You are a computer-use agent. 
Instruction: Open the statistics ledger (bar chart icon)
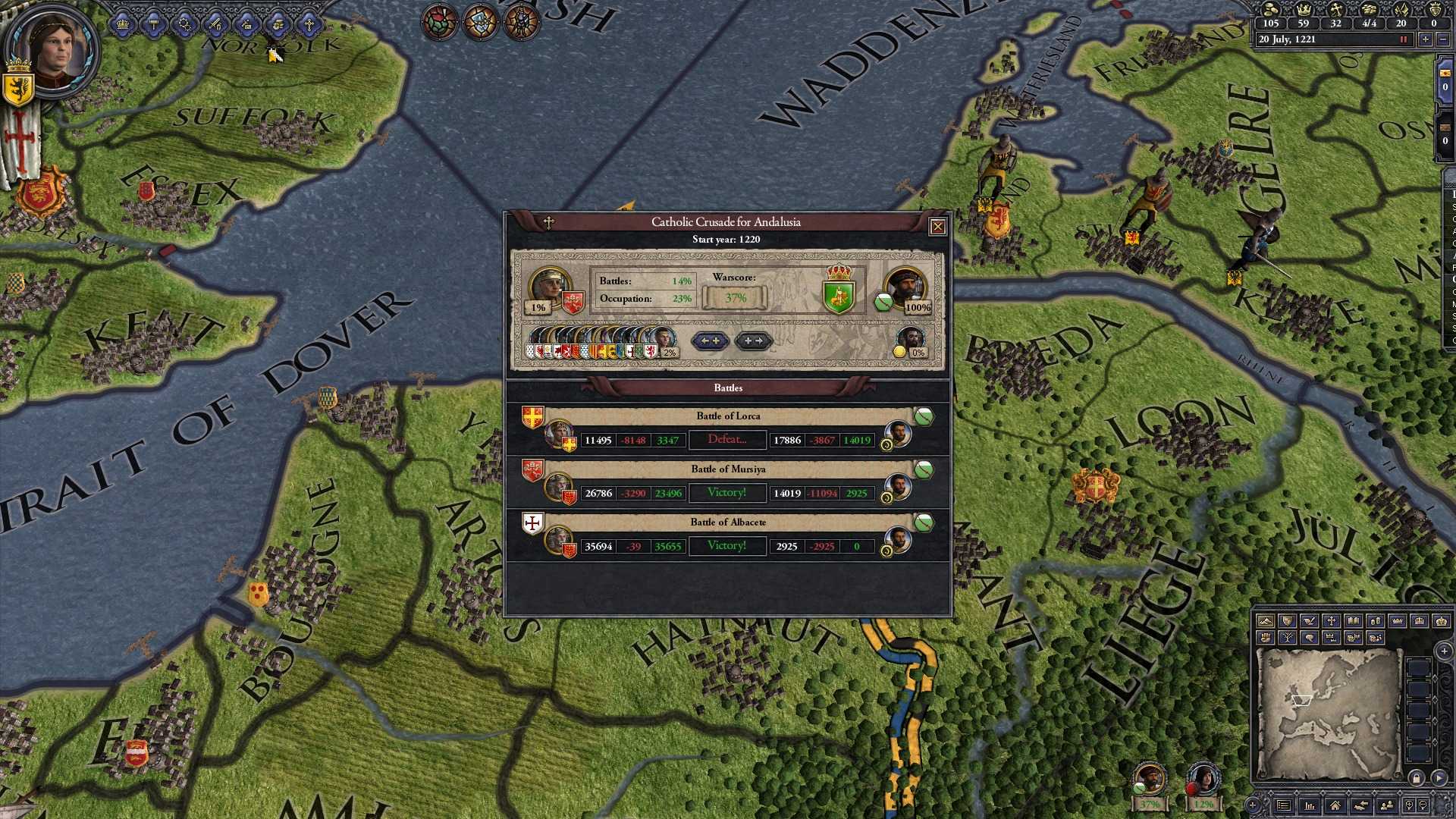[1310, 805]
